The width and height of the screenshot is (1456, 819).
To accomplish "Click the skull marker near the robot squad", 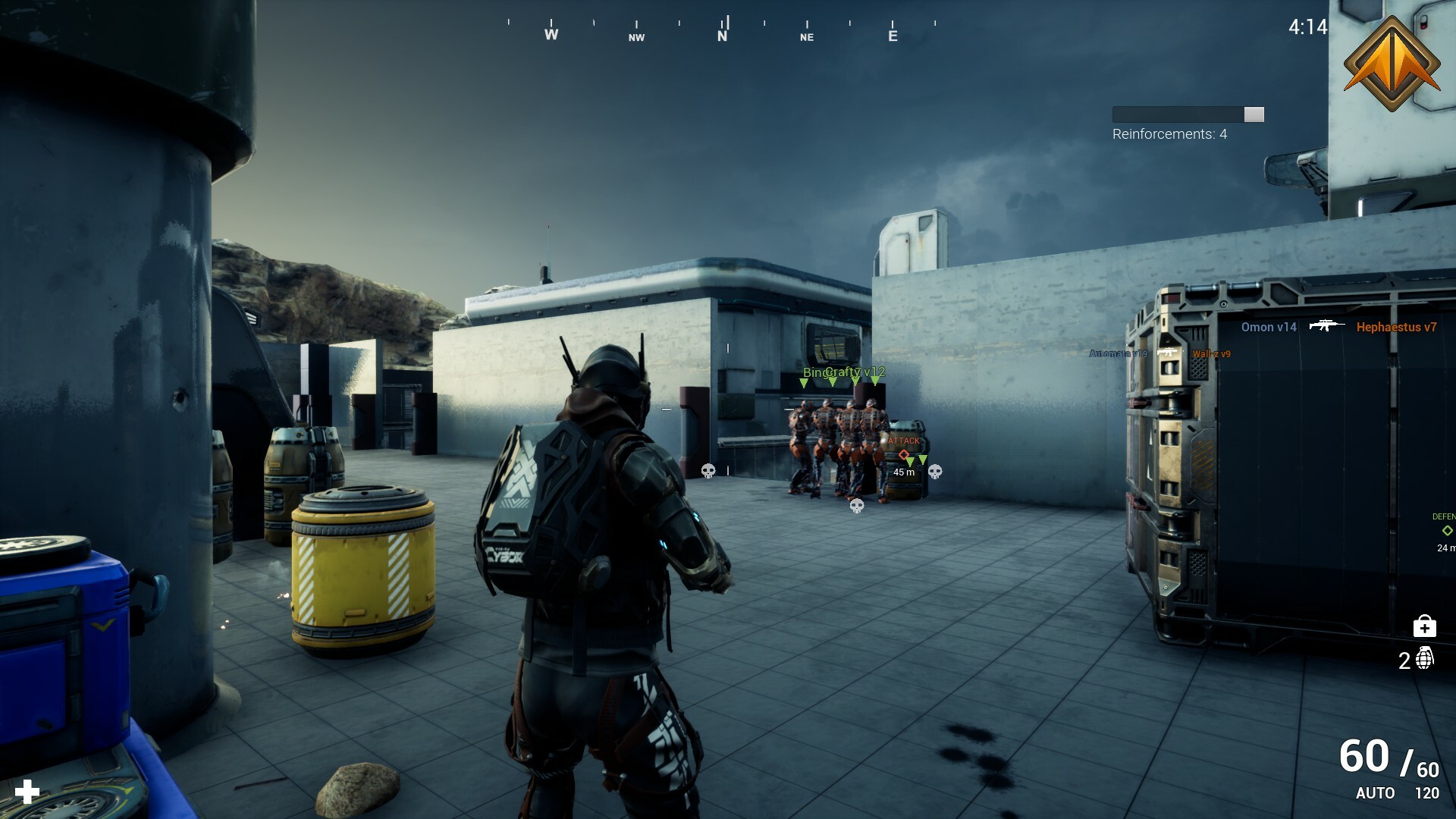I will 935,473.
